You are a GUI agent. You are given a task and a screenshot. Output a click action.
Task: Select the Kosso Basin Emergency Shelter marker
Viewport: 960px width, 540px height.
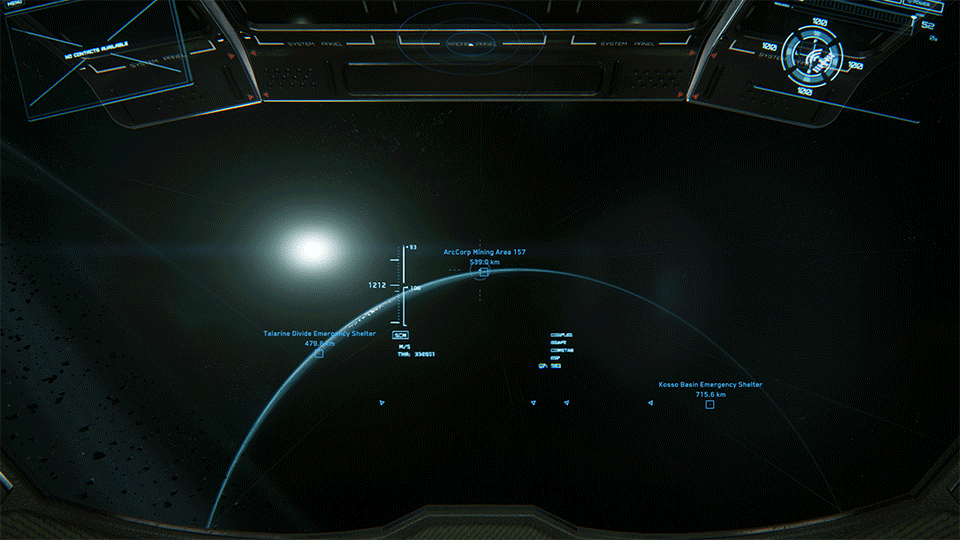pos(710,404)
